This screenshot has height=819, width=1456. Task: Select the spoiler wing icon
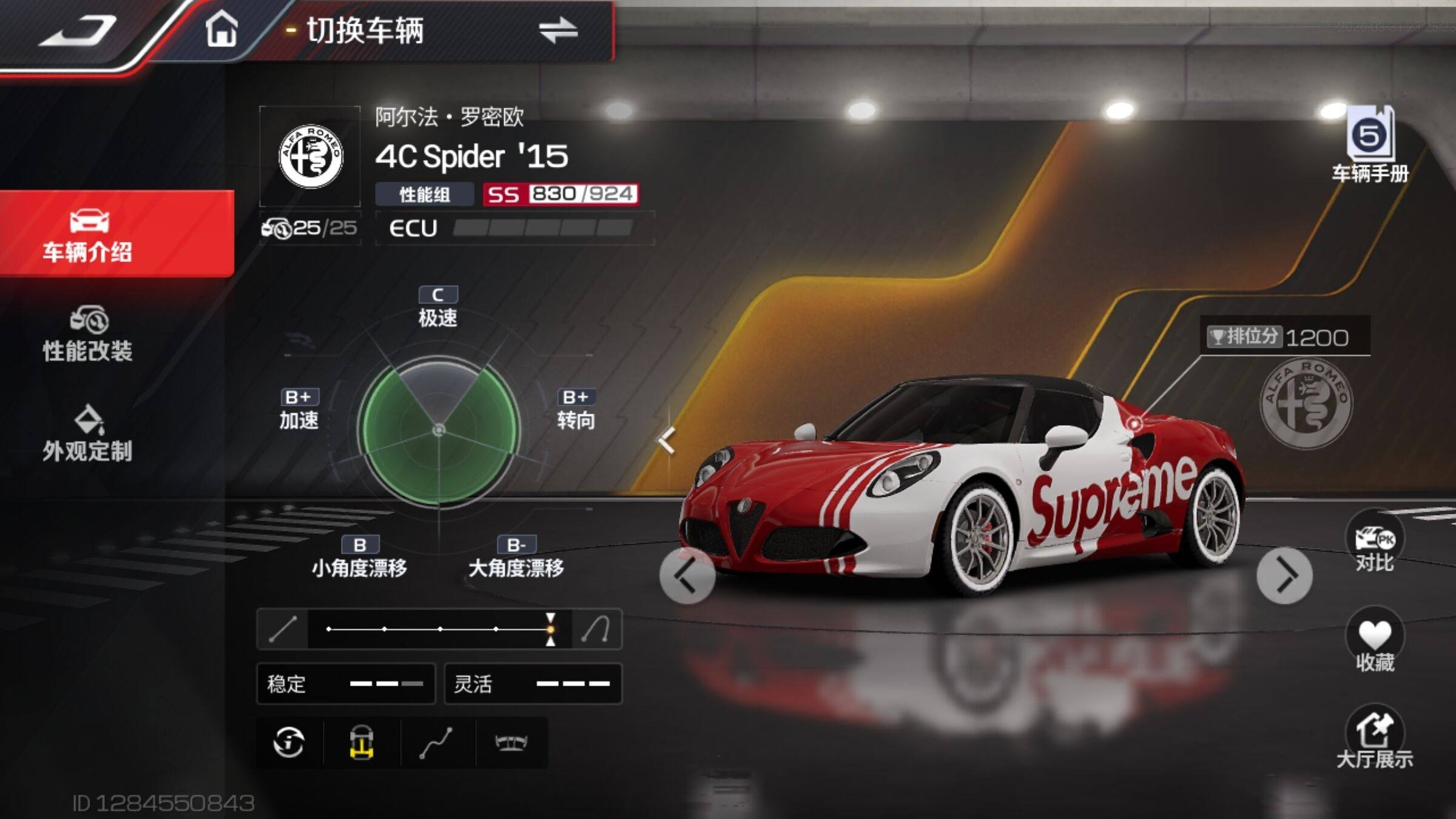coord(511,743)
